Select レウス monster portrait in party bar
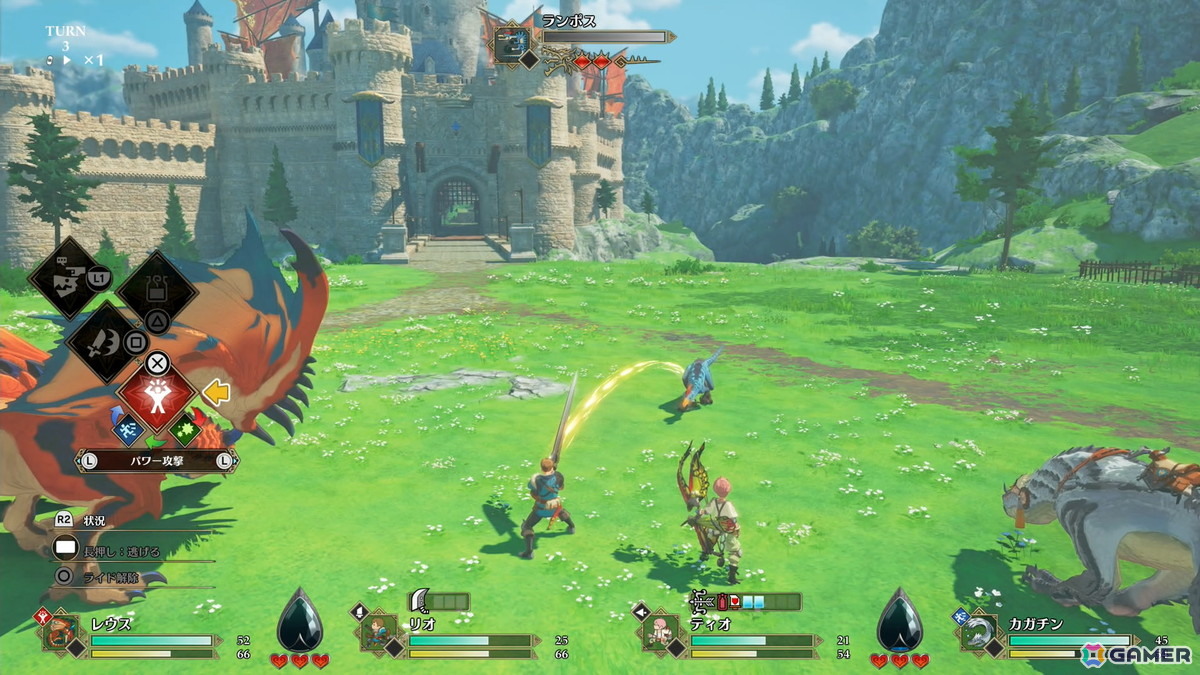Screen dimensions: 1200x675 click(61, 634)
